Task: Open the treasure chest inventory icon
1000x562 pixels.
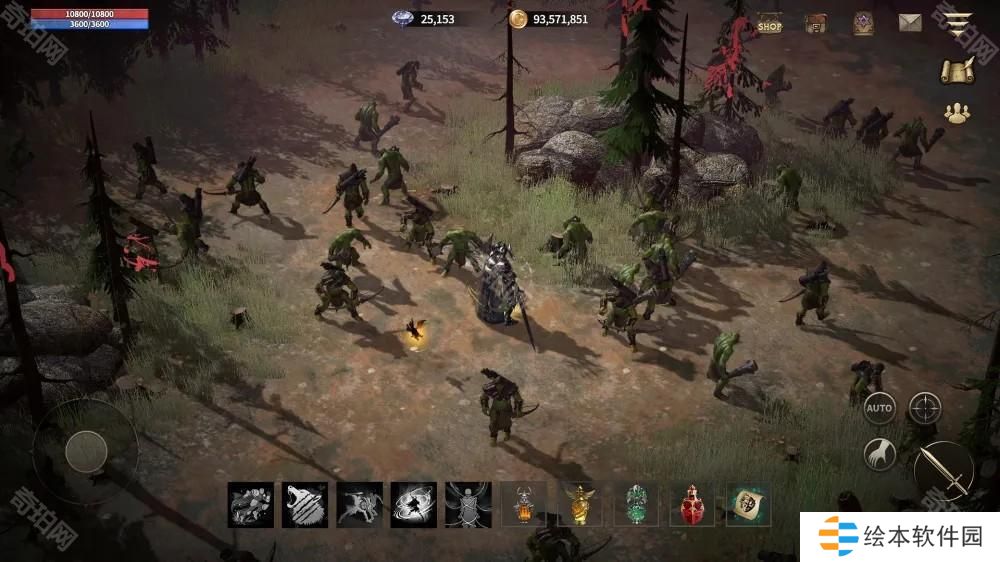Action: pos(816,24)
